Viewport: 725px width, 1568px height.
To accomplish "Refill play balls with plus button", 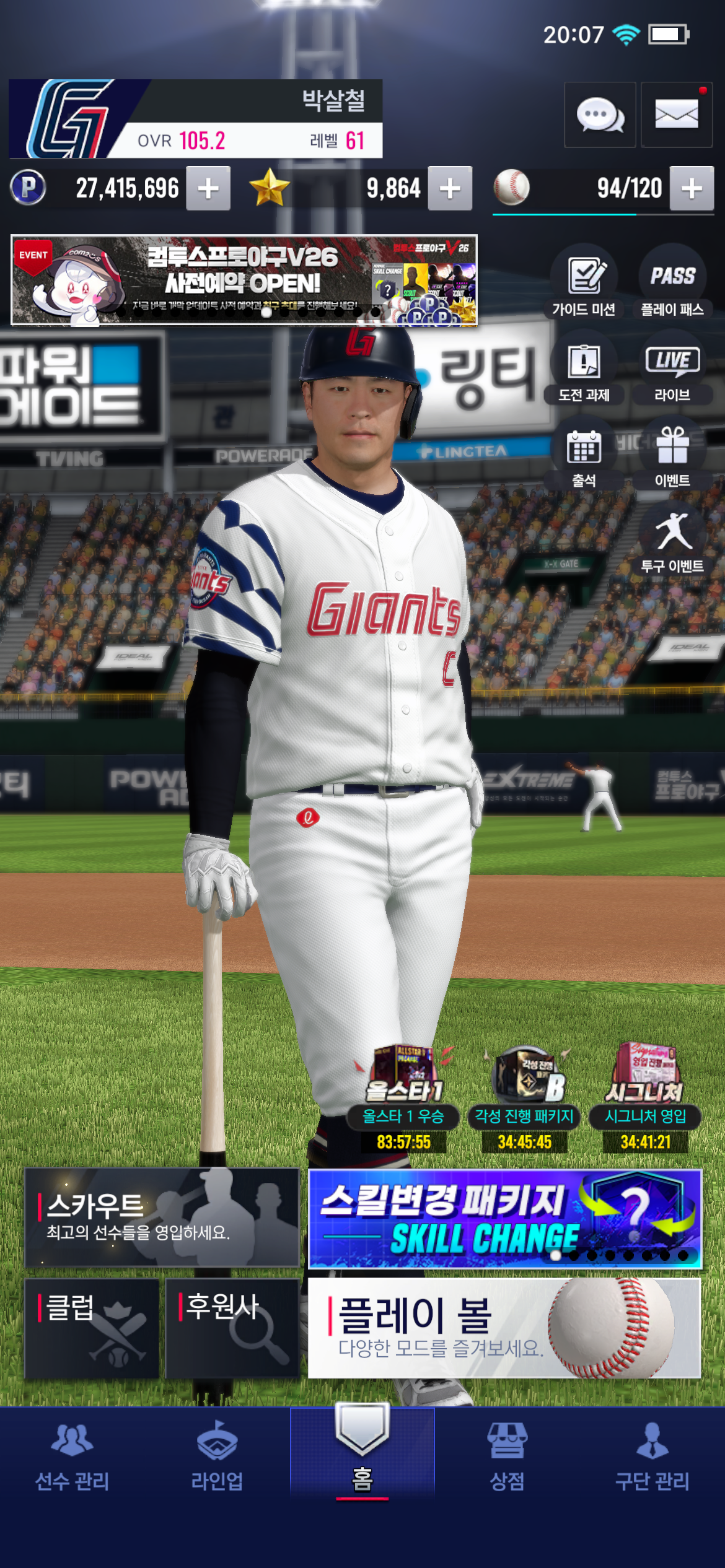I will pos(692,188).
